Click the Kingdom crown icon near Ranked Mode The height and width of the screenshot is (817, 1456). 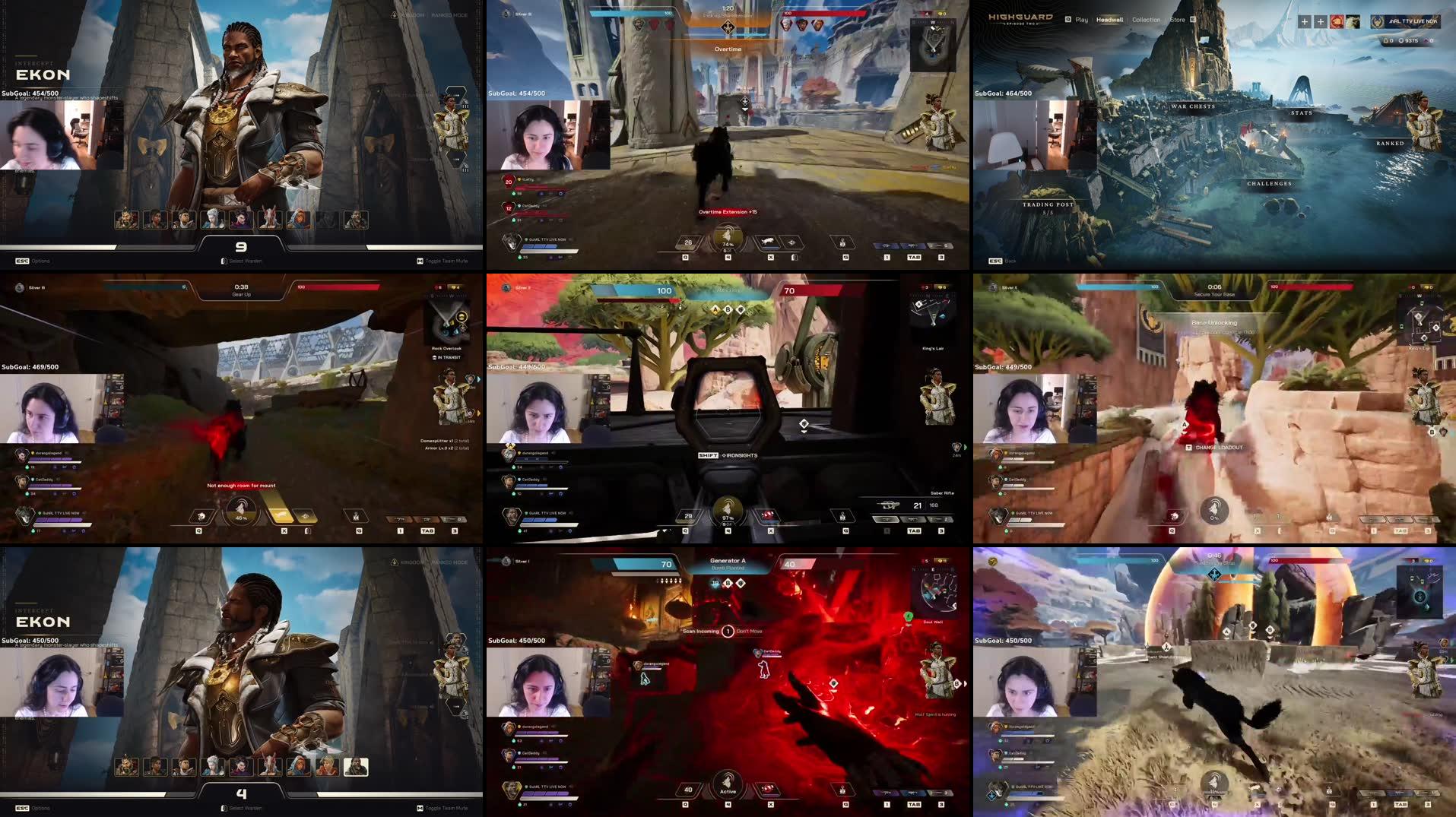[x=393, y=14]
